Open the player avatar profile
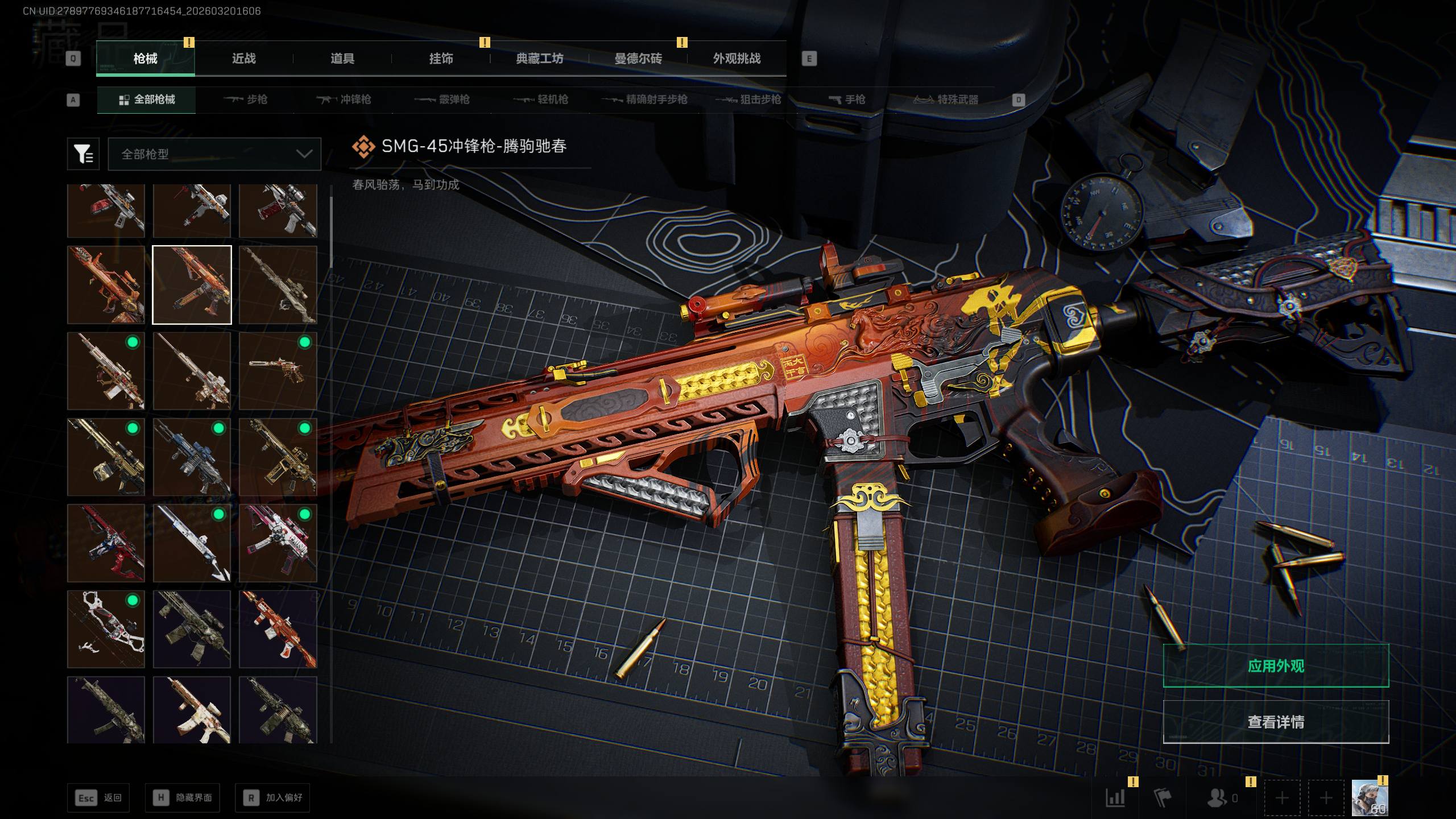Viewport: 1456px width, 819px height. point(1370,797)
